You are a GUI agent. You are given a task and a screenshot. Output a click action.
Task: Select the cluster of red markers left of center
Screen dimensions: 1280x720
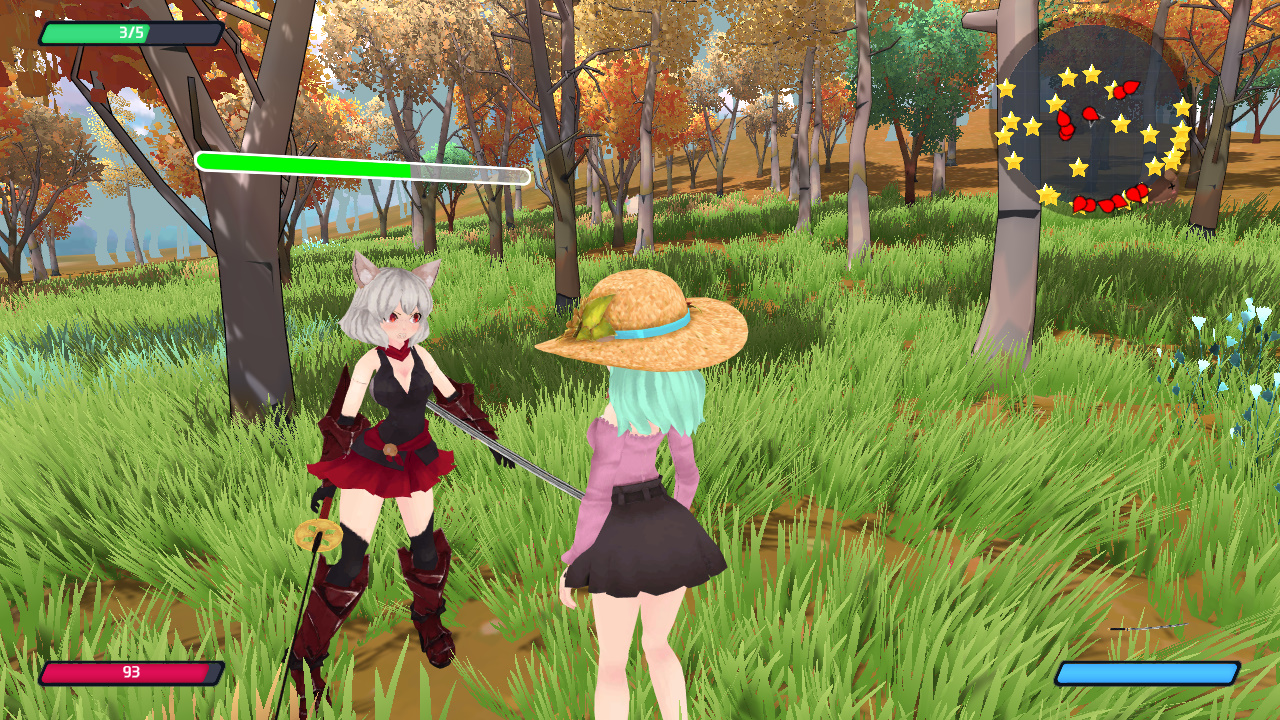(x=1065, y=125)
